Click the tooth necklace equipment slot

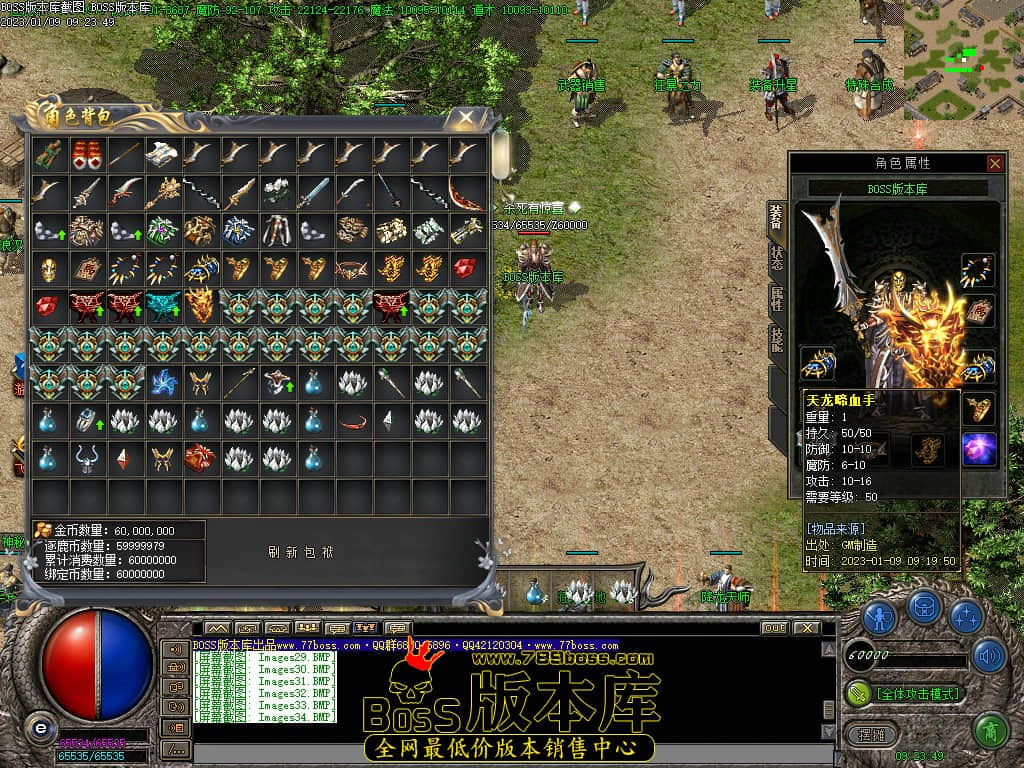(978, 270)
